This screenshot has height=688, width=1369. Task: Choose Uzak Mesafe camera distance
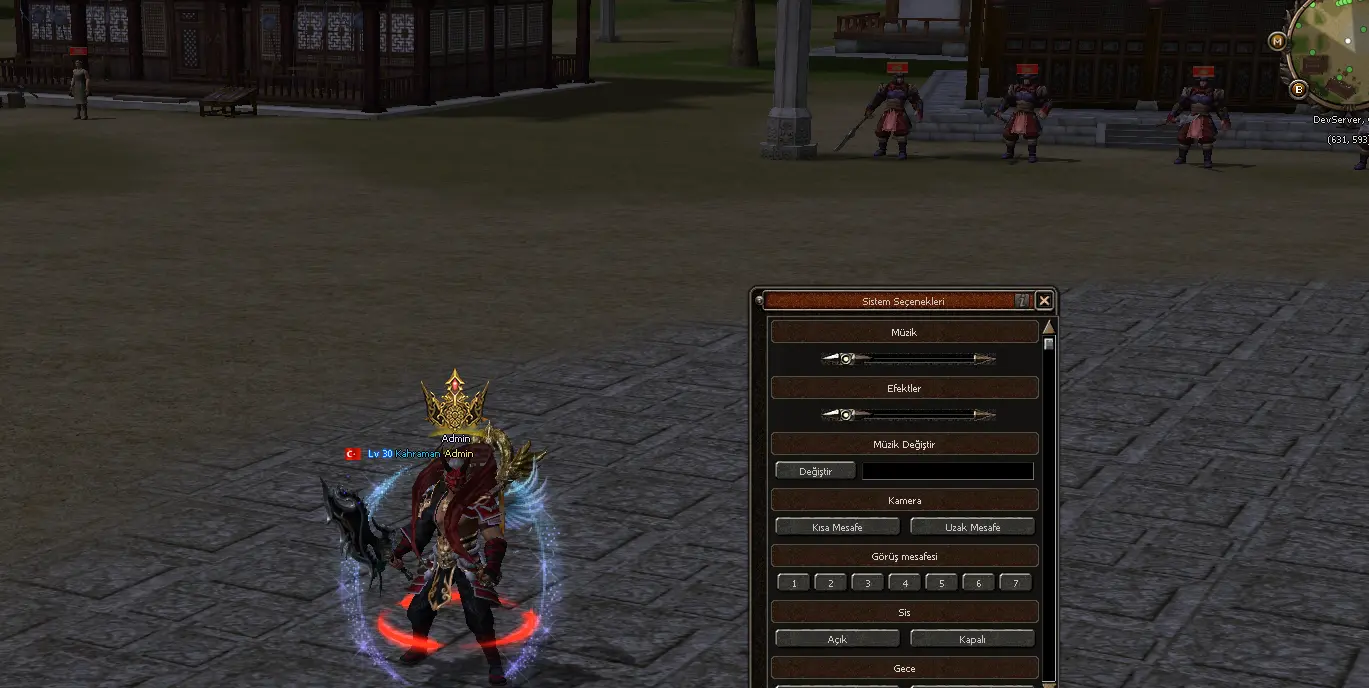click(x=972, y=527)
